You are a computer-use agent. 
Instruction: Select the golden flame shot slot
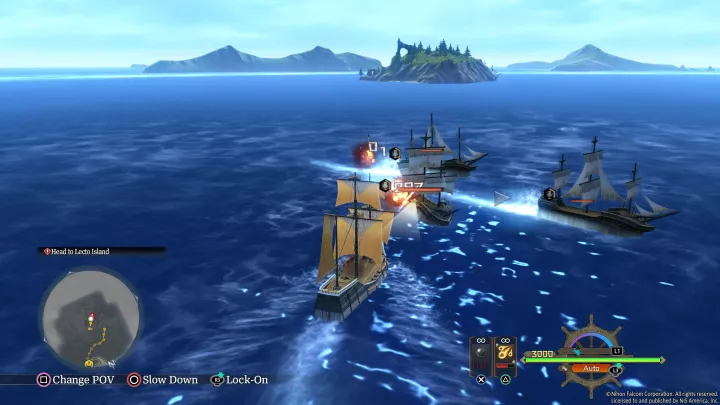(x=504, y=353)
